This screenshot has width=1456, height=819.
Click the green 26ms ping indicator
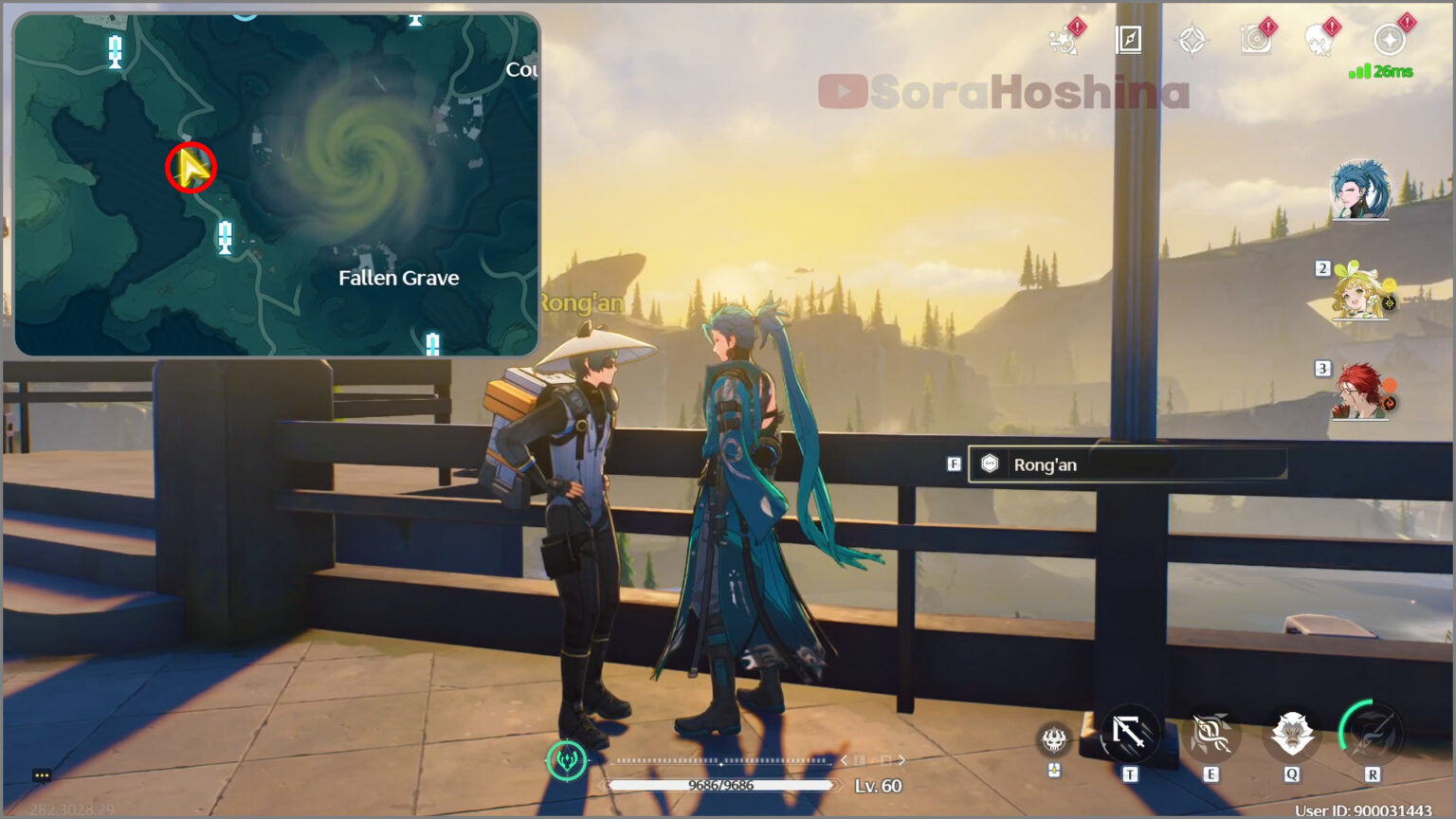pyautogui.click(x=1382, y=69)
